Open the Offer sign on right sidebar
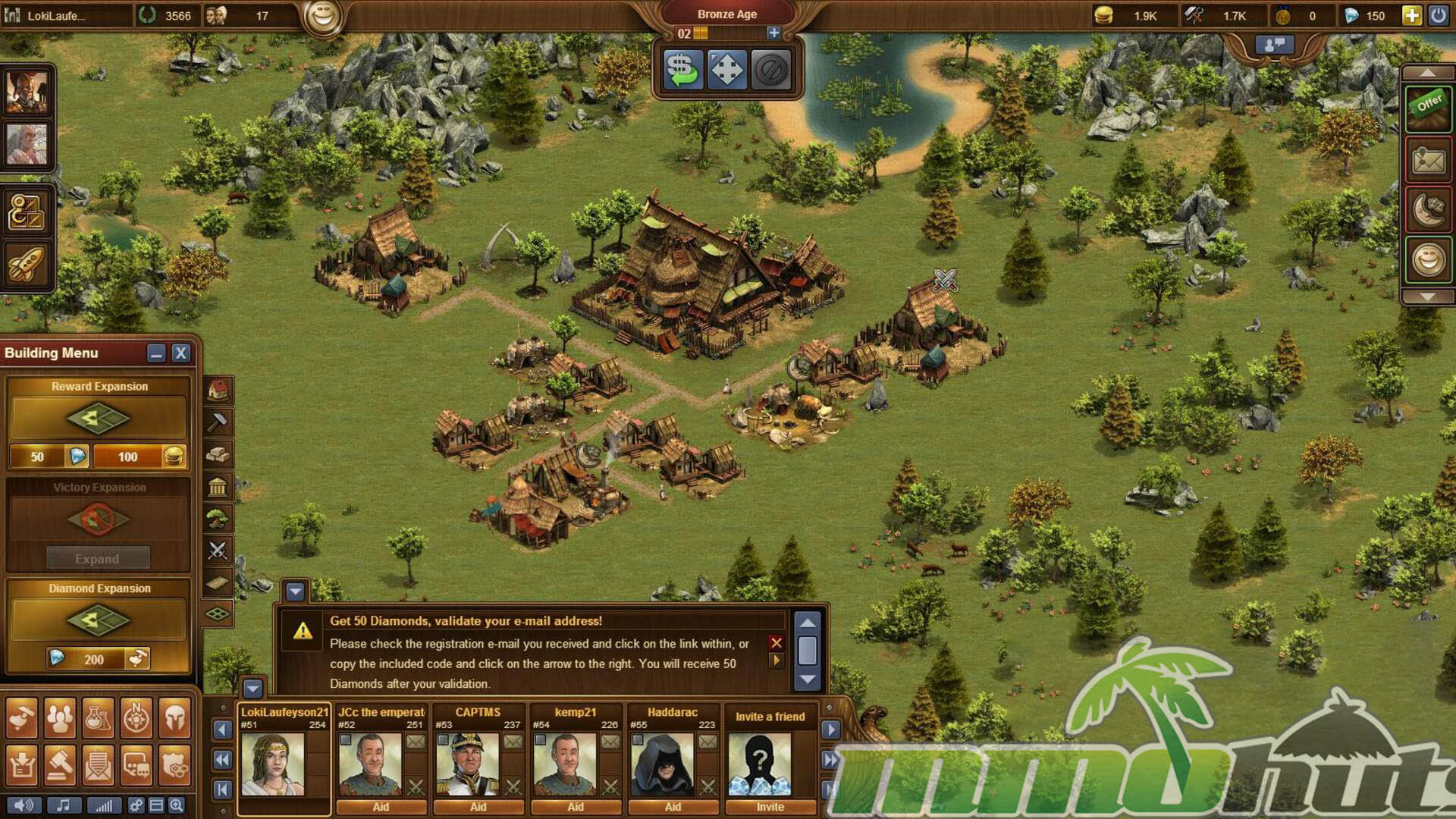The image size is (1456, 819). pos(1428,107)
